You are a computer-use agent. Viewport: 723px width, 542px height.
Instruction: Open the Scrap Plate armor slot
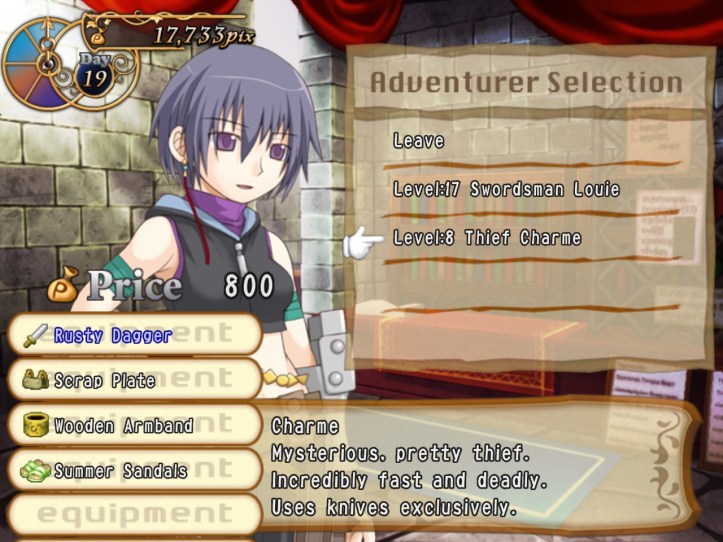tap(134, 381)
